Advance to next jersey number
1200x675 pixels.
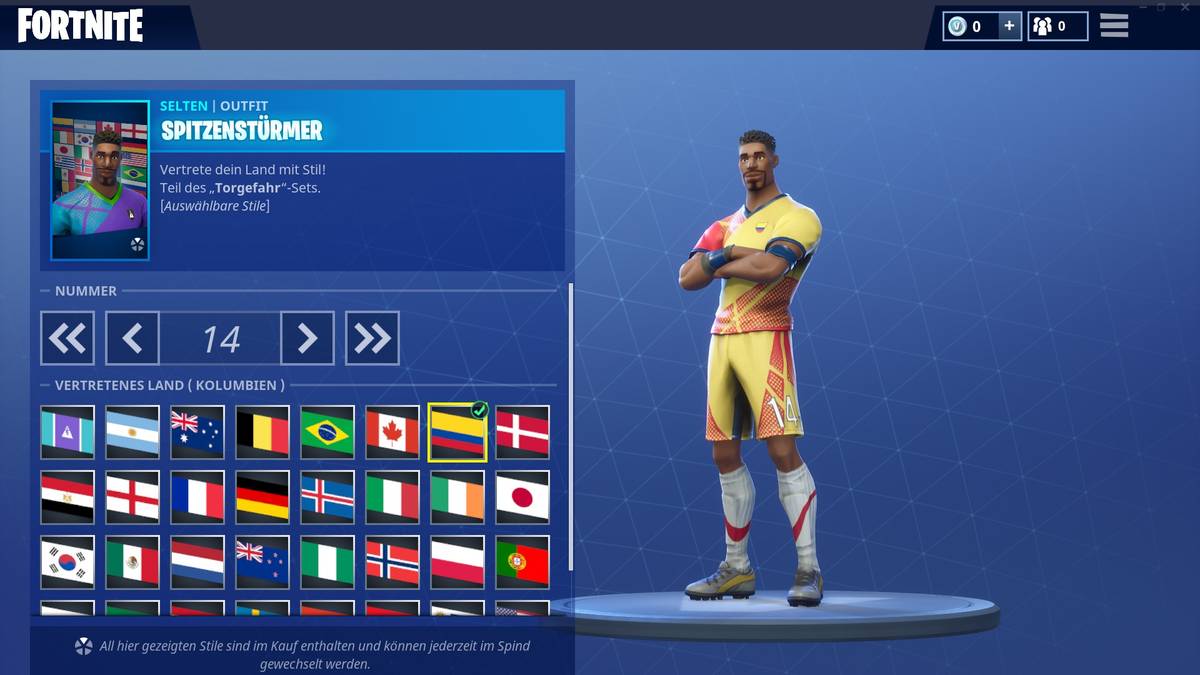307,338
